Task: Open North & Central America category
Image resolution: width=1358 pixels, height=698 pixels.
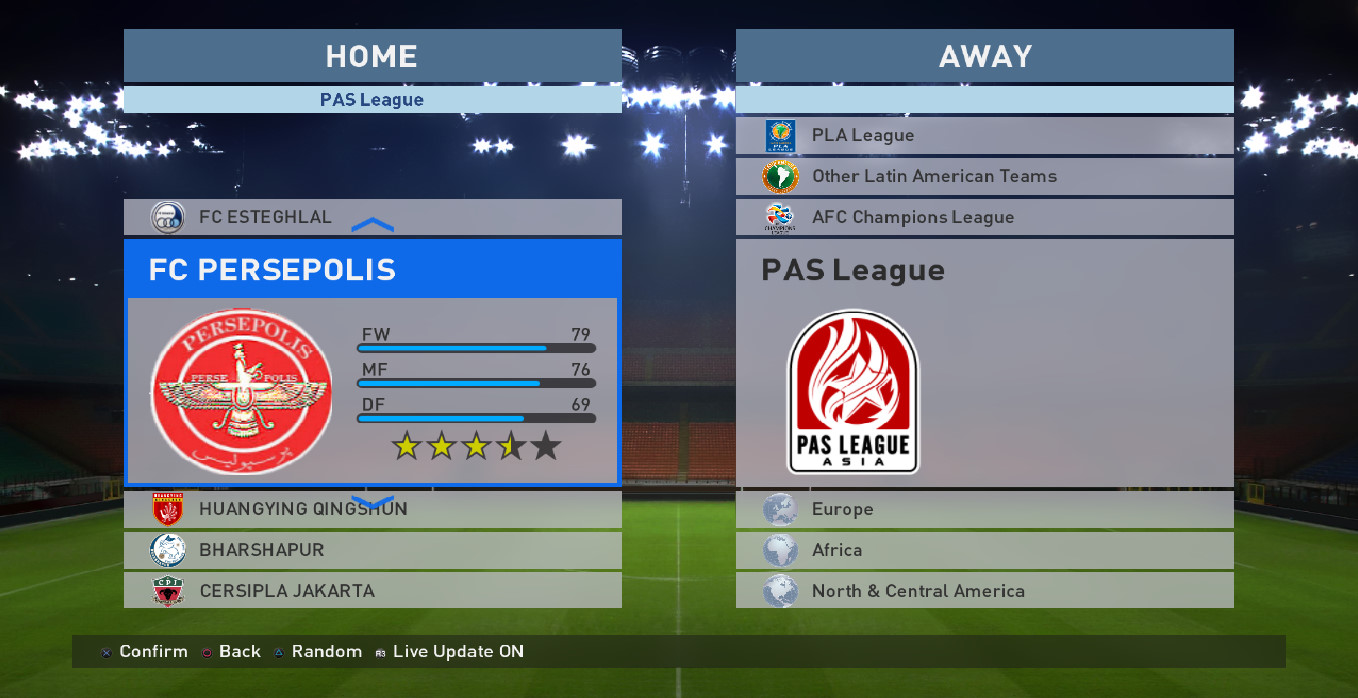Action: [984, 591]
